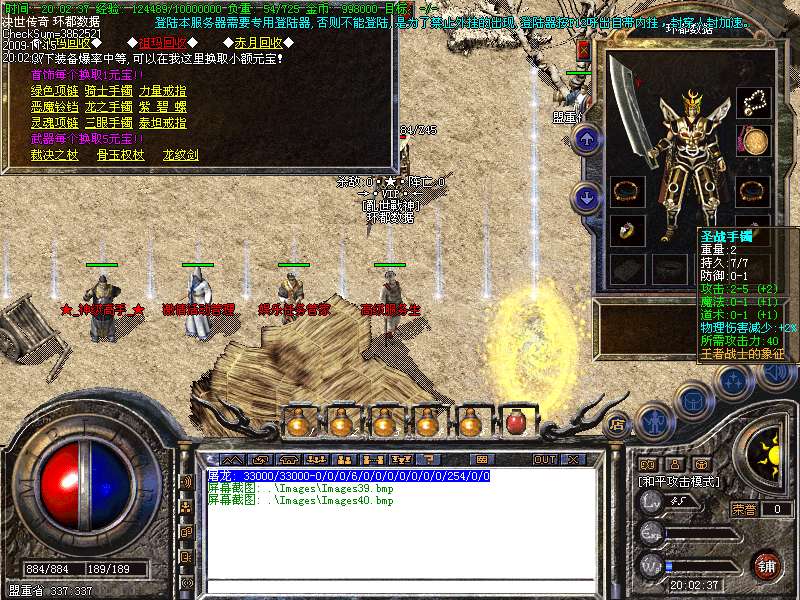
Task: Pick 力量戒指 from the exchange list
Action: point(162,90)
